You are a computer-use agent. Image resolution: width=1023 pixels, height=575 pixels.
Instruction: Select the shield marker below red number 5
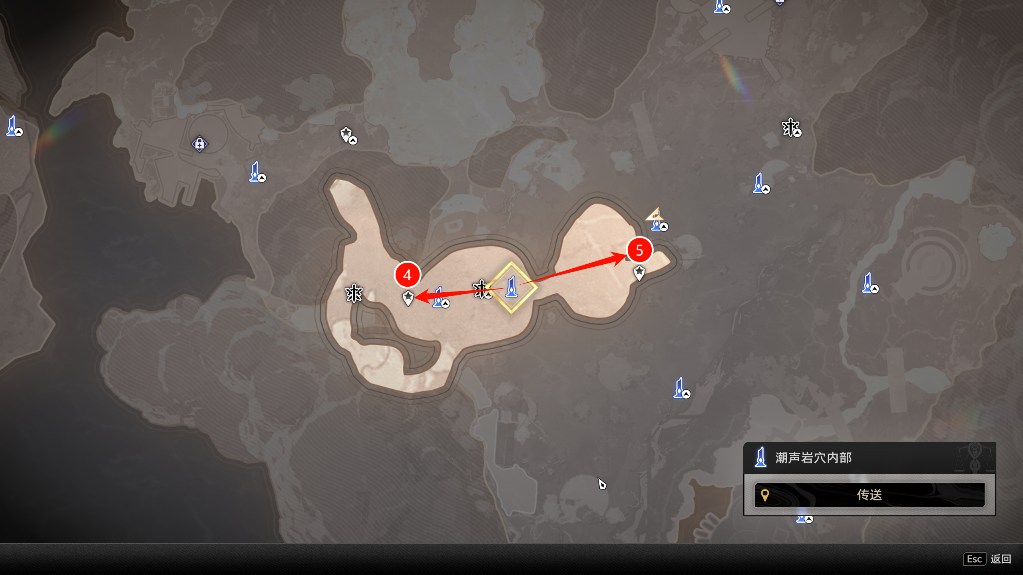[x=639, y=272]
